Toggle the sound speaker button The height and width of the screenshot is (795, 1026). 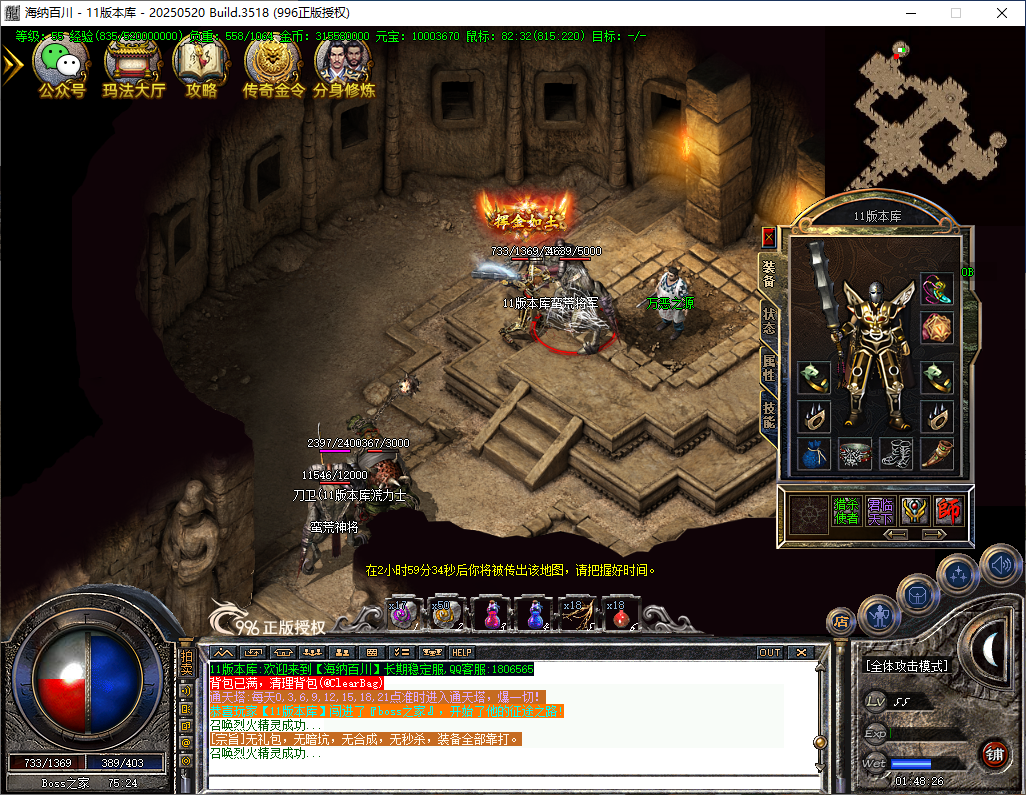[1000, 566]
